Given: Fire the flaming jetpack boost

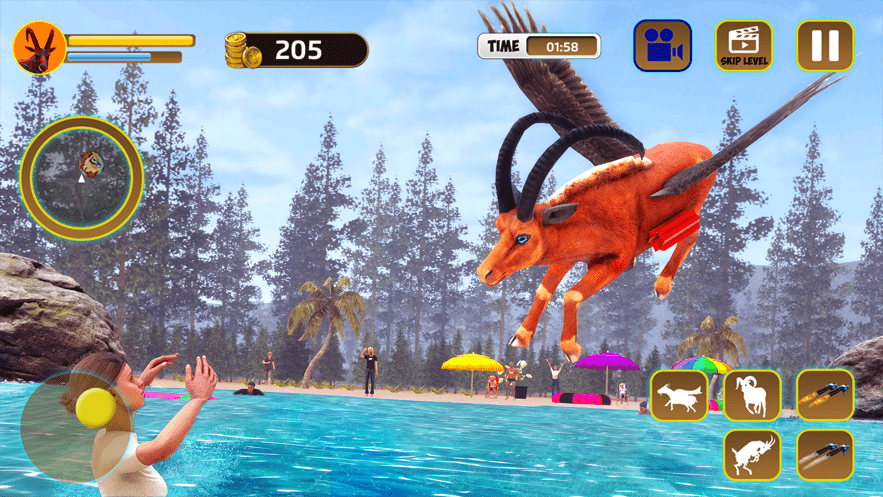Looking at the screenshot, I should coord(825,395).
